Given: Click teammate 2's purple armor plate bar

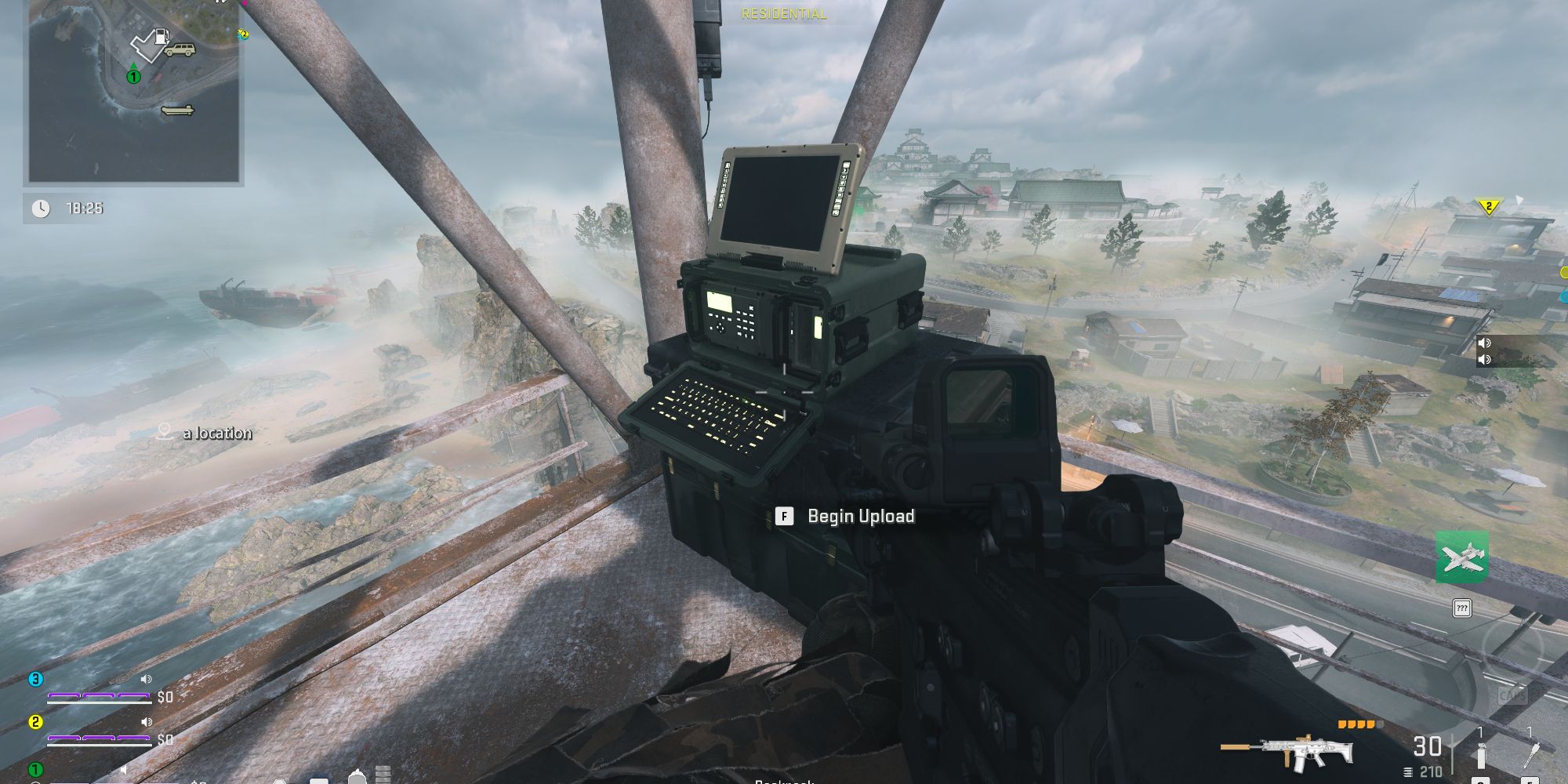Looking at the screenshot, I should pyautogui.click(x=98, y=739).
